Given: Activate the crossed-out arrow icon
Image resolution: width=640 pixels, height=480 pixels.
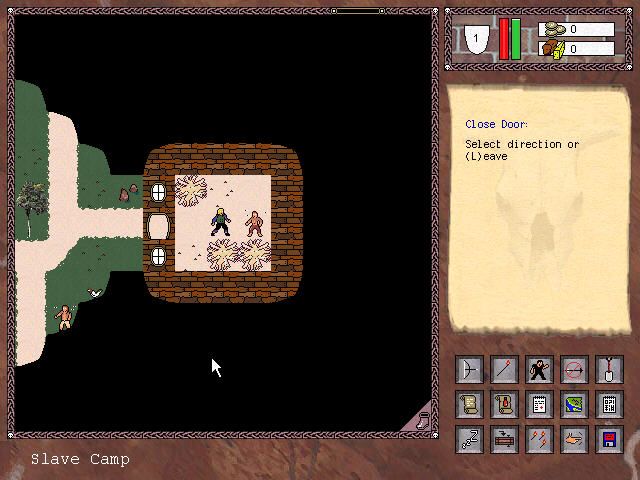Looking at the screenshot, I should pos(574,370).
